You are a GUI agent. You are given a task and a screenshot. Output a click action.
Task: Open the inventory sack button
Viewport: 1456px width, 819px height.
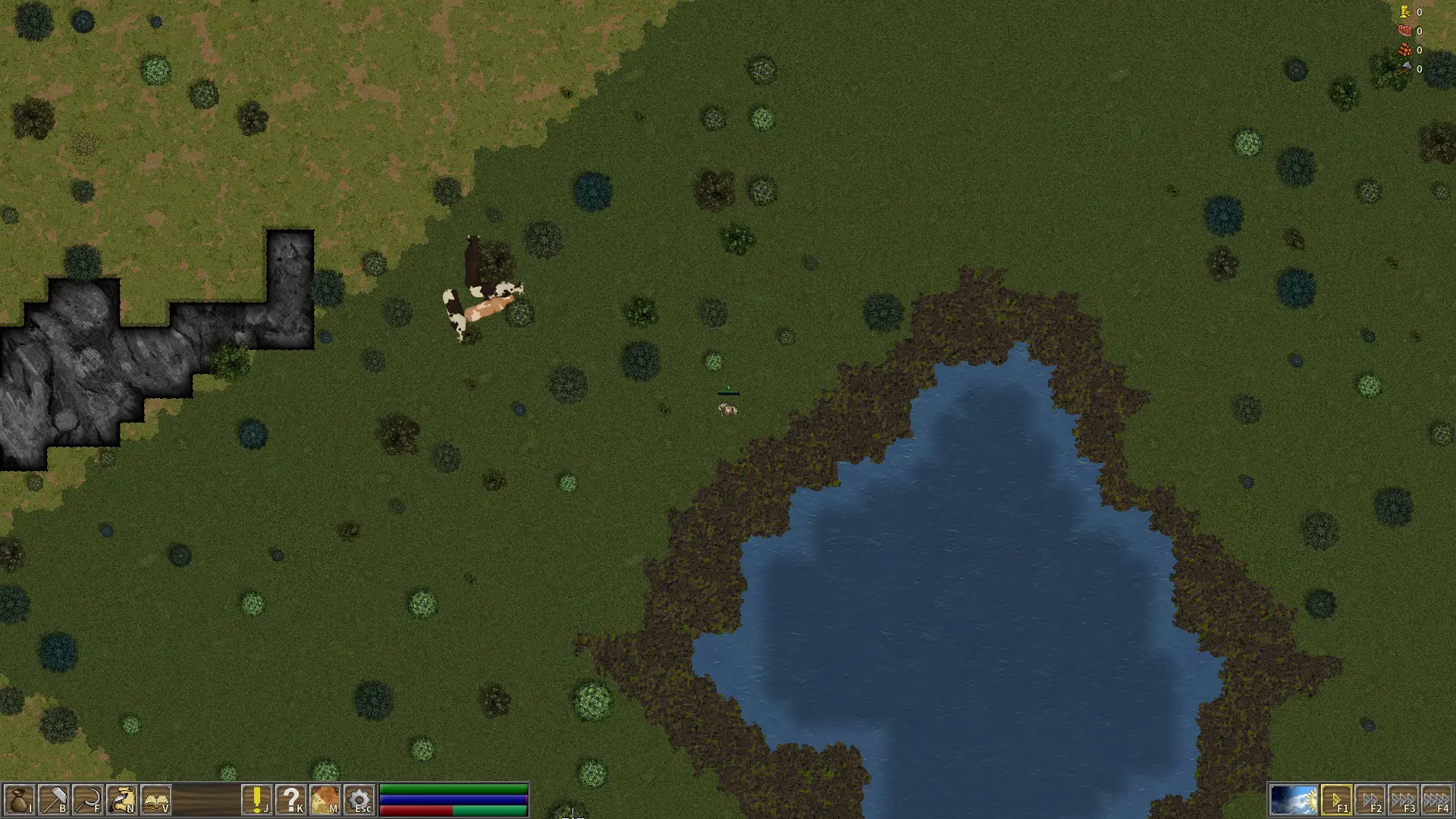[x=19, y=800]
